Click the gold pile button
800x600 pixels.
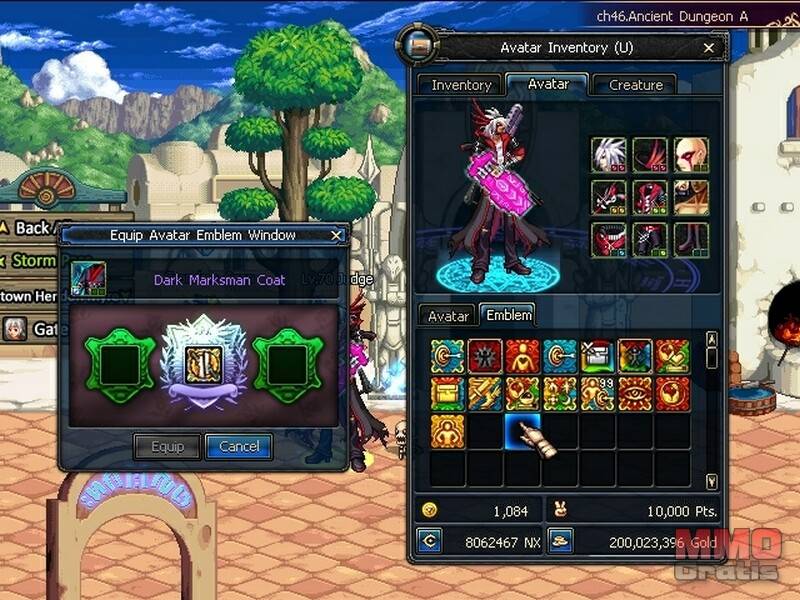click(561, 541)
